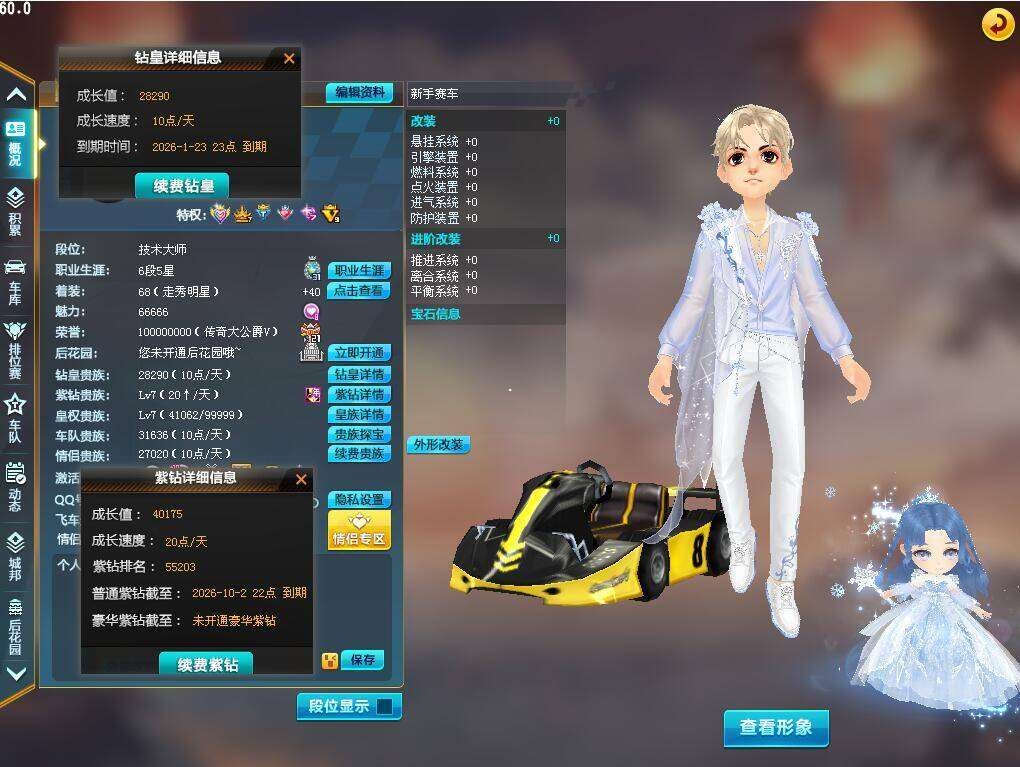1020x767 pixels.
Task: Activate garden with 立即开通
Action: [x=359, y=353]
